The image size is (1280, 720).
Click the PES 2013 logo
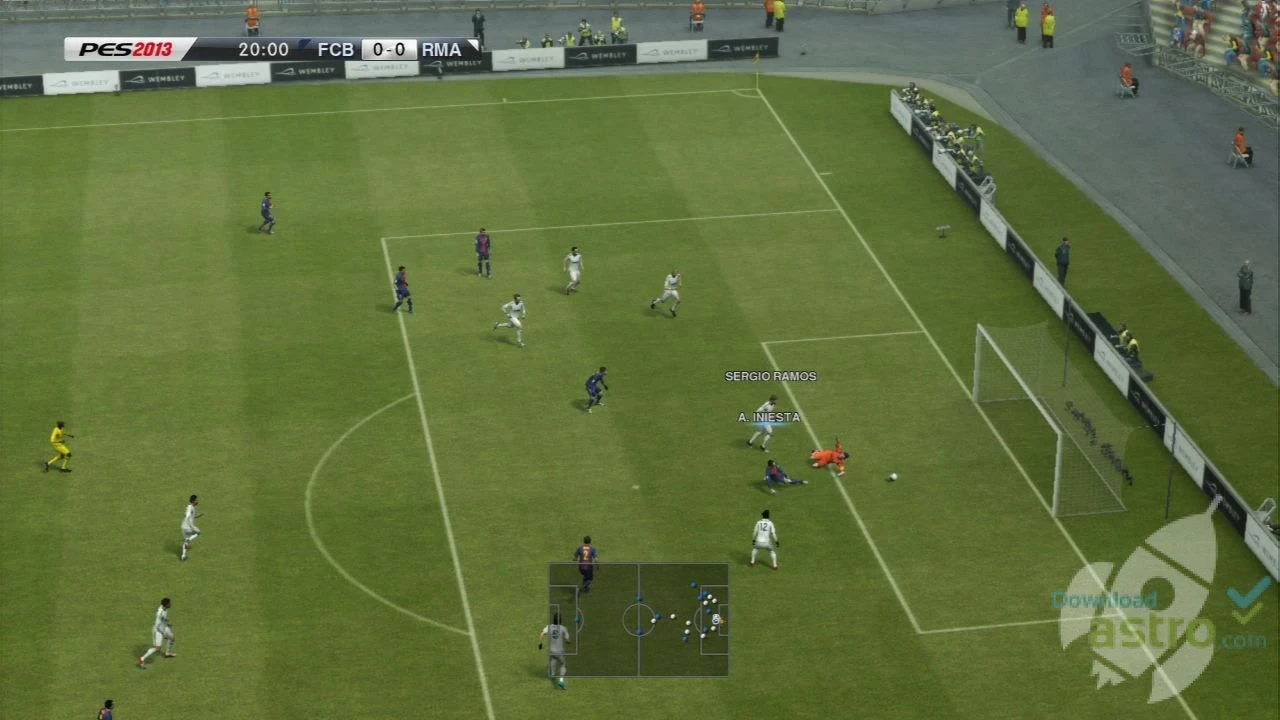point(125,48)
